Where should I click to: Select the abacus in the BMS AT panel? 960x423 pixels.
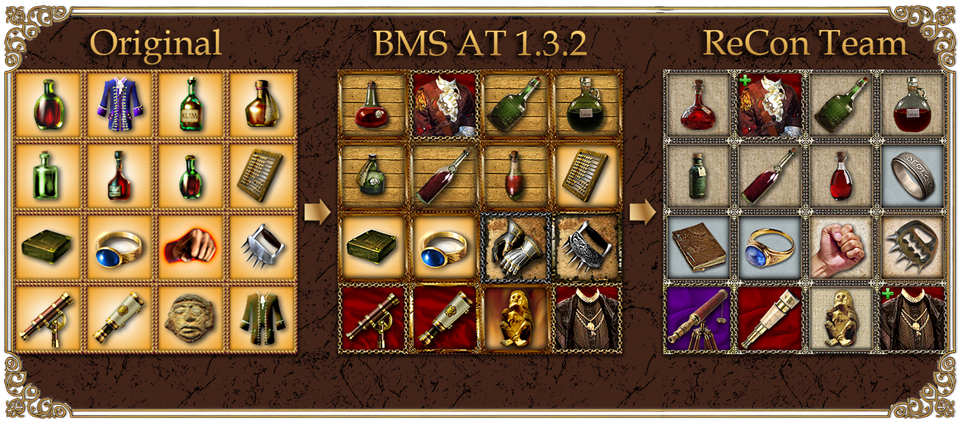pos(587,175)
